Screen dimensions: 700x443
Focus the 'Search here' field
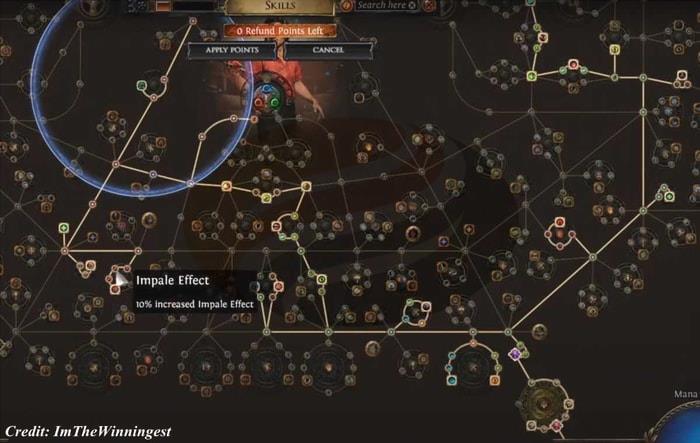(381, 5)
